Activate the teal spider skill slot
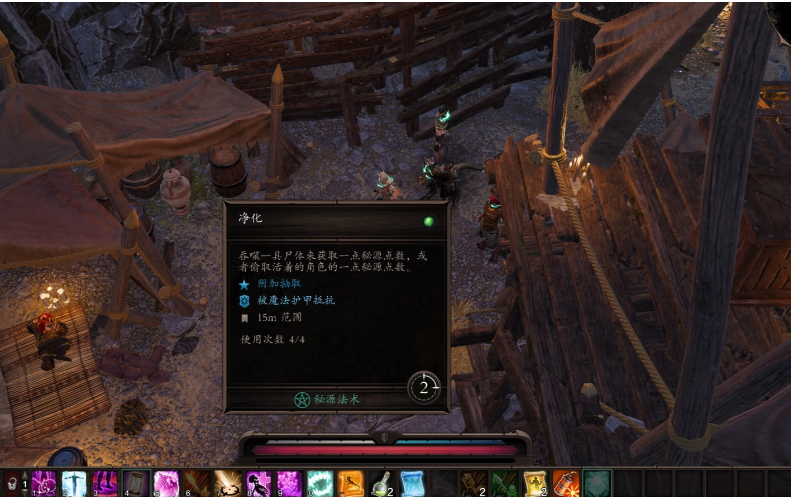 tap(597, 483)
